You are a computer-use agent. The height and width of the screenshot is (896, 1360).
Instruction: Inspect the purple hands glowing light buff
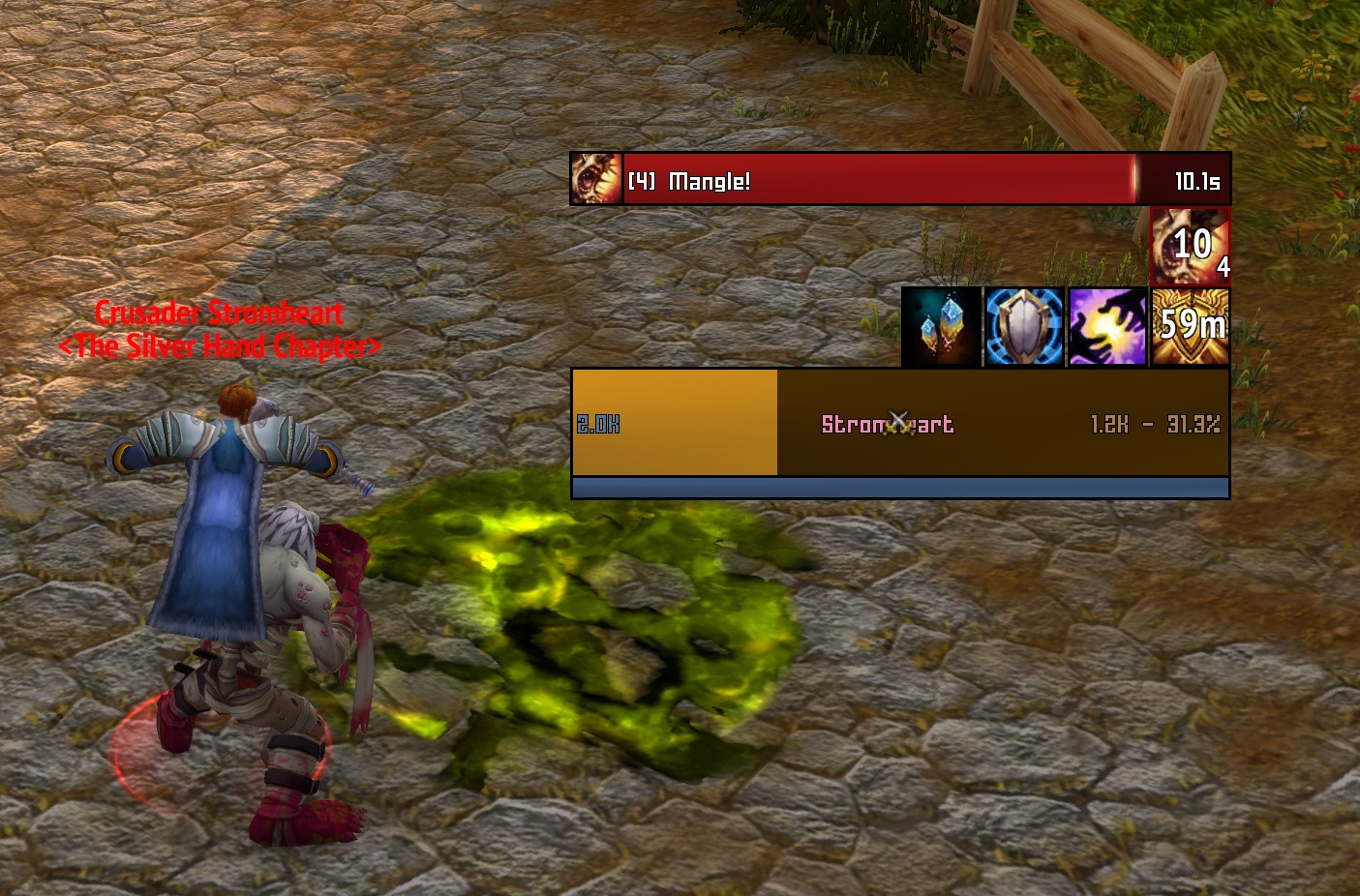click(1107, 326)
